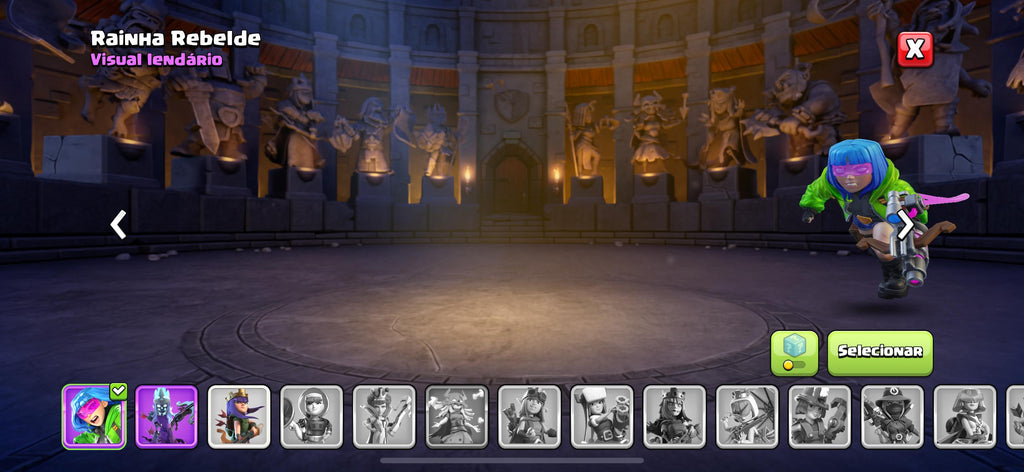Screen dimensions: 1024x472
Task: Show the previous skin with left arrow
Action: pyautogui.click(x=118, y=225)
